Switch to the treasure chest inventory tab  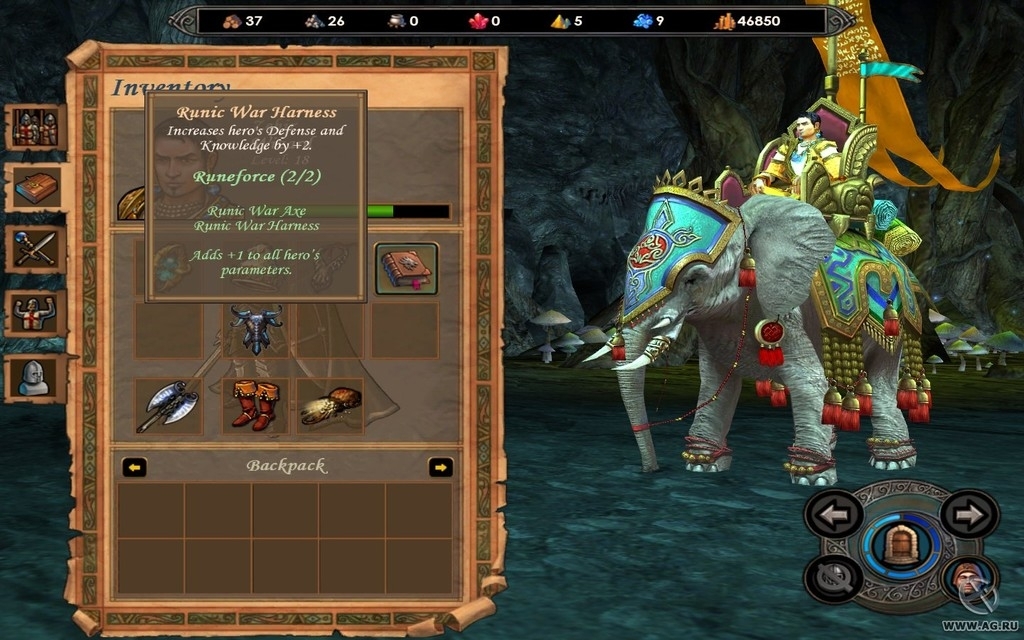pos(36,188)
